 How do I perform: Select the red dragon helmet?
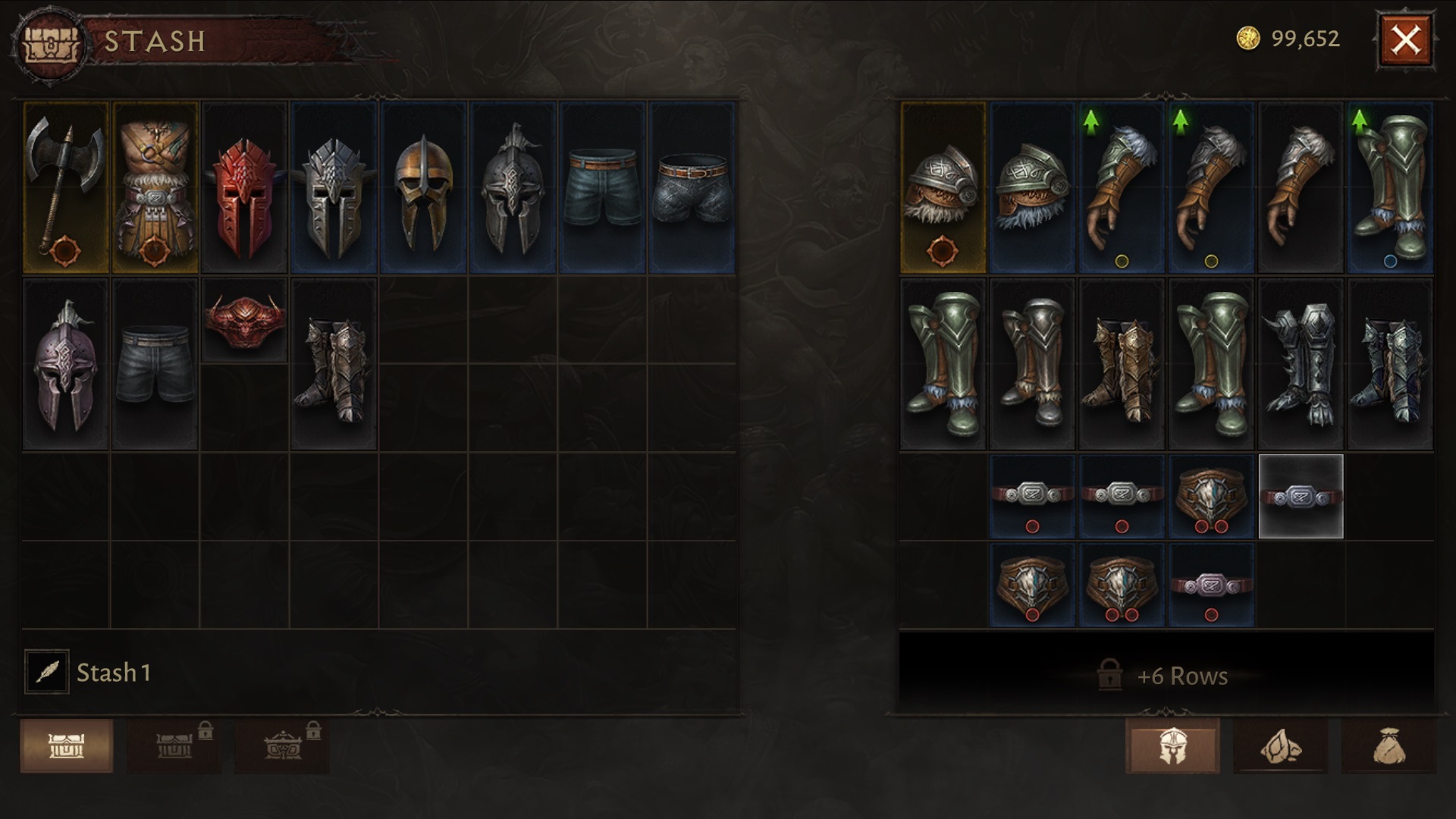pyautogui.click(x=244, y=187)
